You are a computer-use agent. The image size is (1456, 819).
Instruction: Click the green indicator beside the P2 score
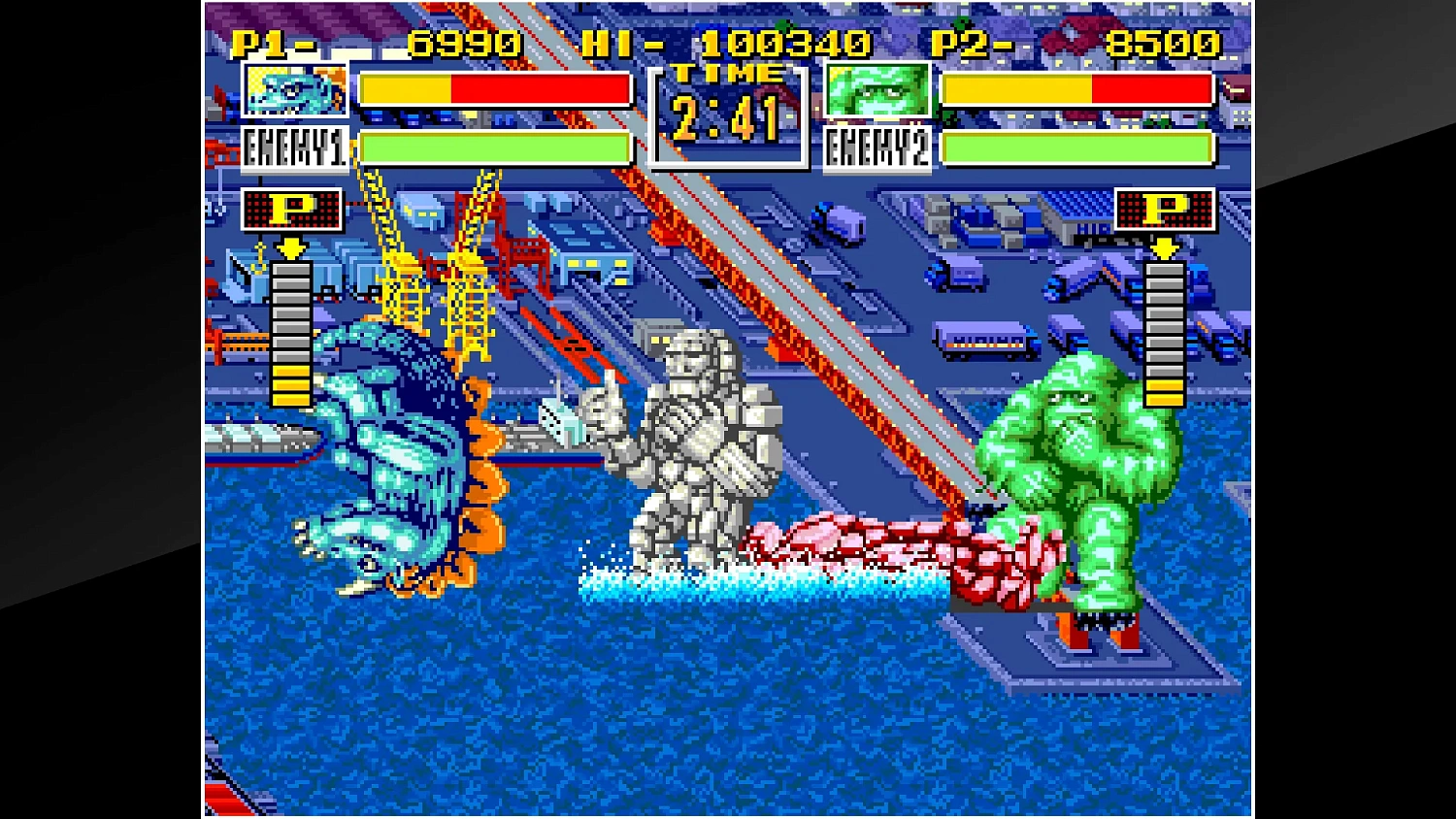961,23
